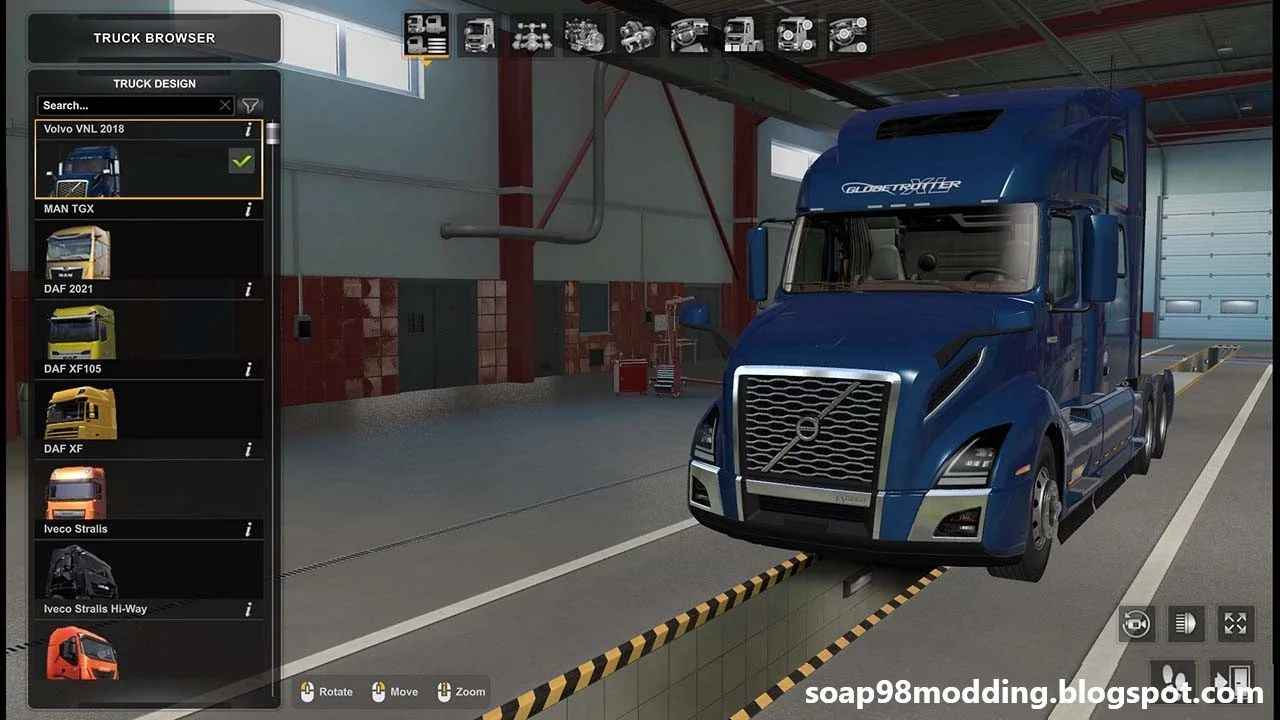
Task: Open the Truck Browser header menu
Action: point(155,37)
